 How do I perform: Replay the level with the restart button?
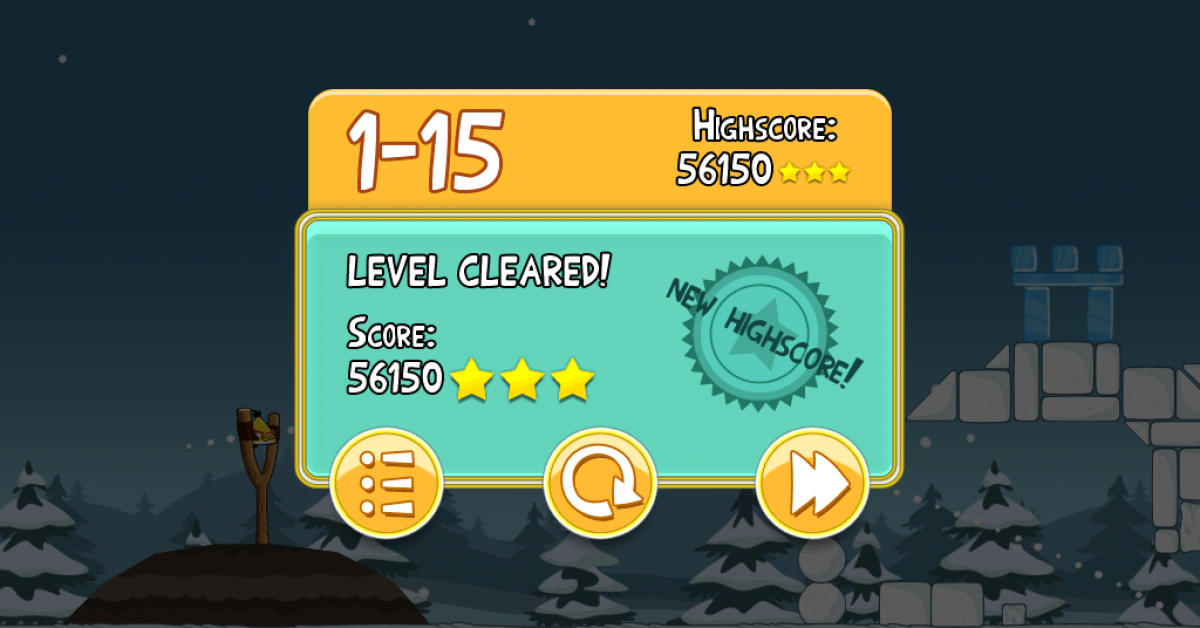[x=599, y=484]
